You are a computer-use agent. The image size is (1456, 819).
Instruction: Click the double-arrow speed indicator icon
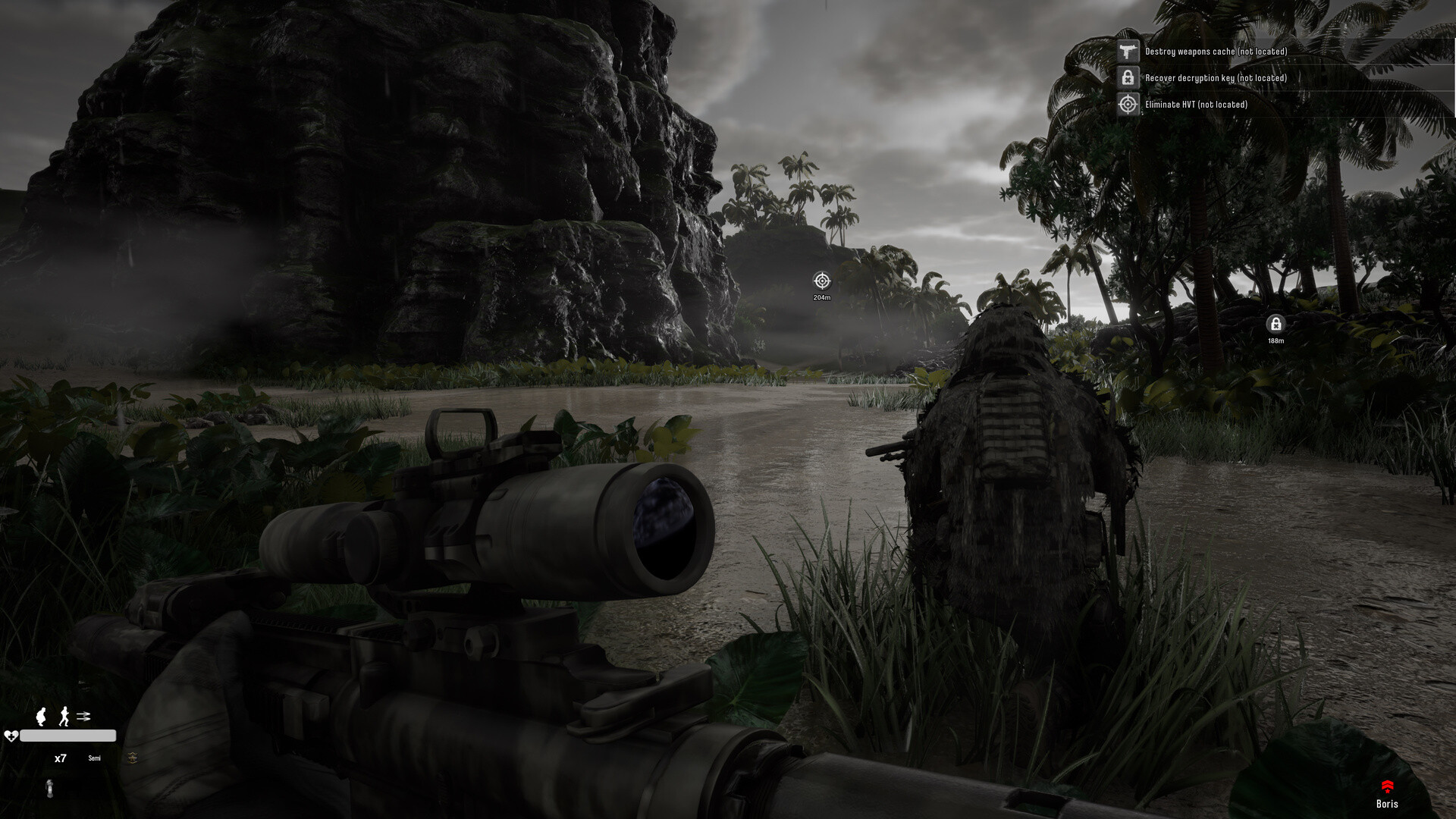coord(83,716)
